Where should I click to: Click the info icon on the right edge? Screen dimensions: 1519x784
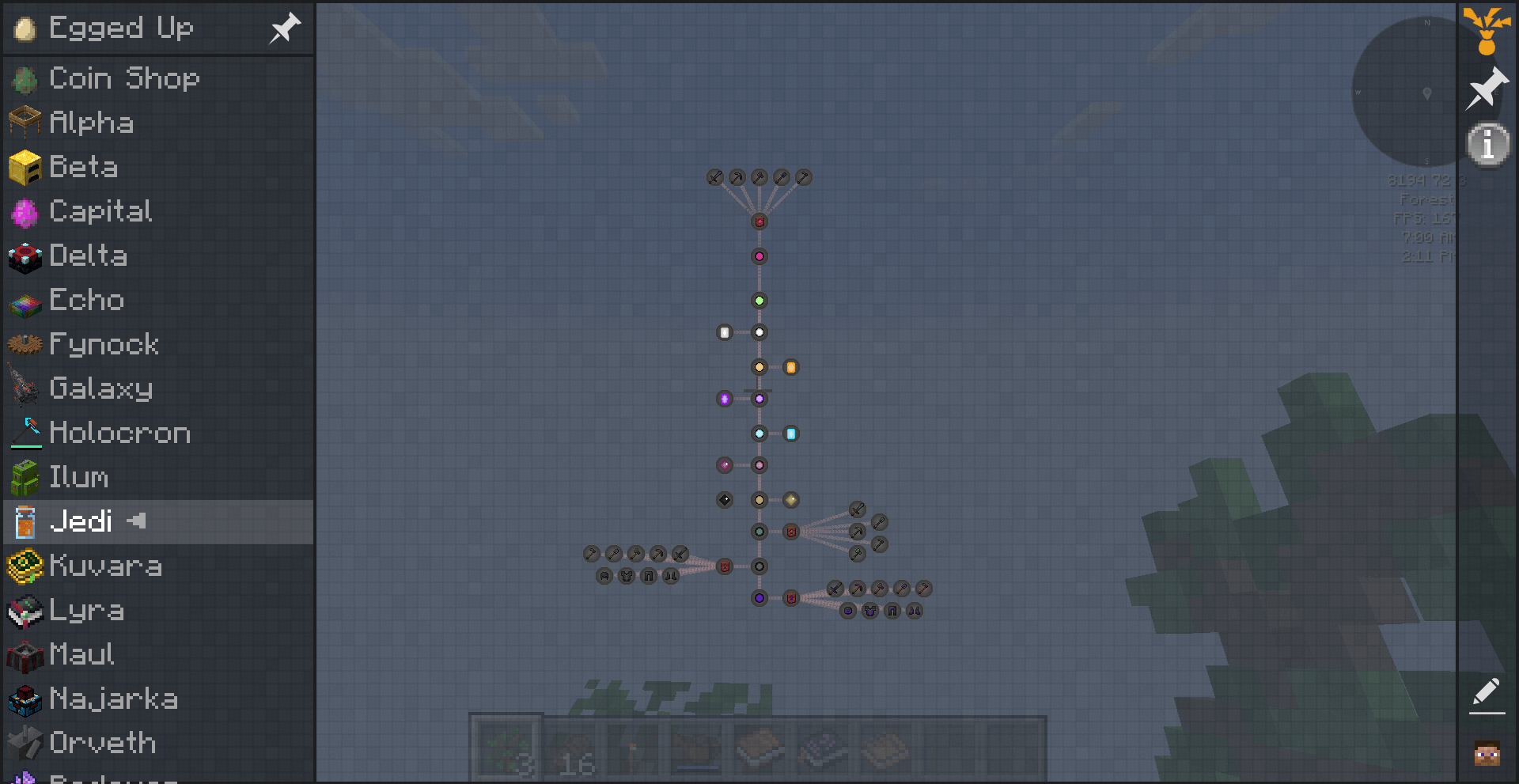(x=1487, y=144)
